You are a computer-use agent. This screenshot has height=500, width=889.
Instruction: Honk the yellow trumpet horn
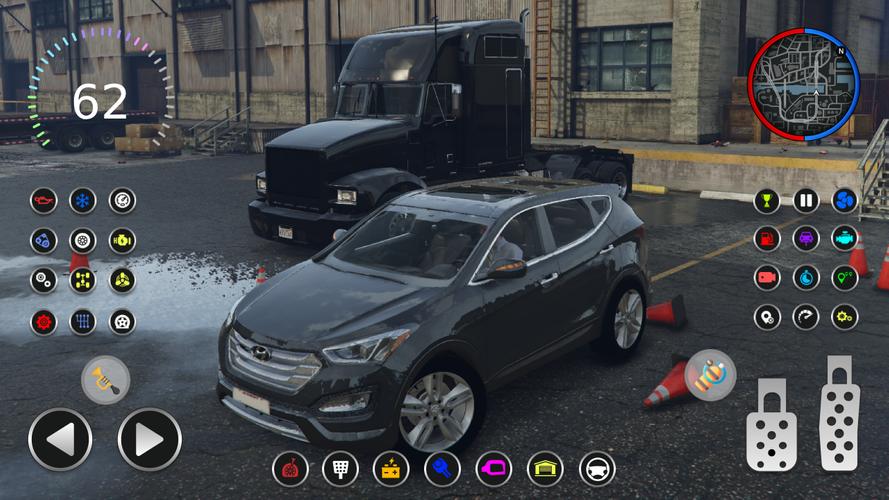click(x=105, y=380)
